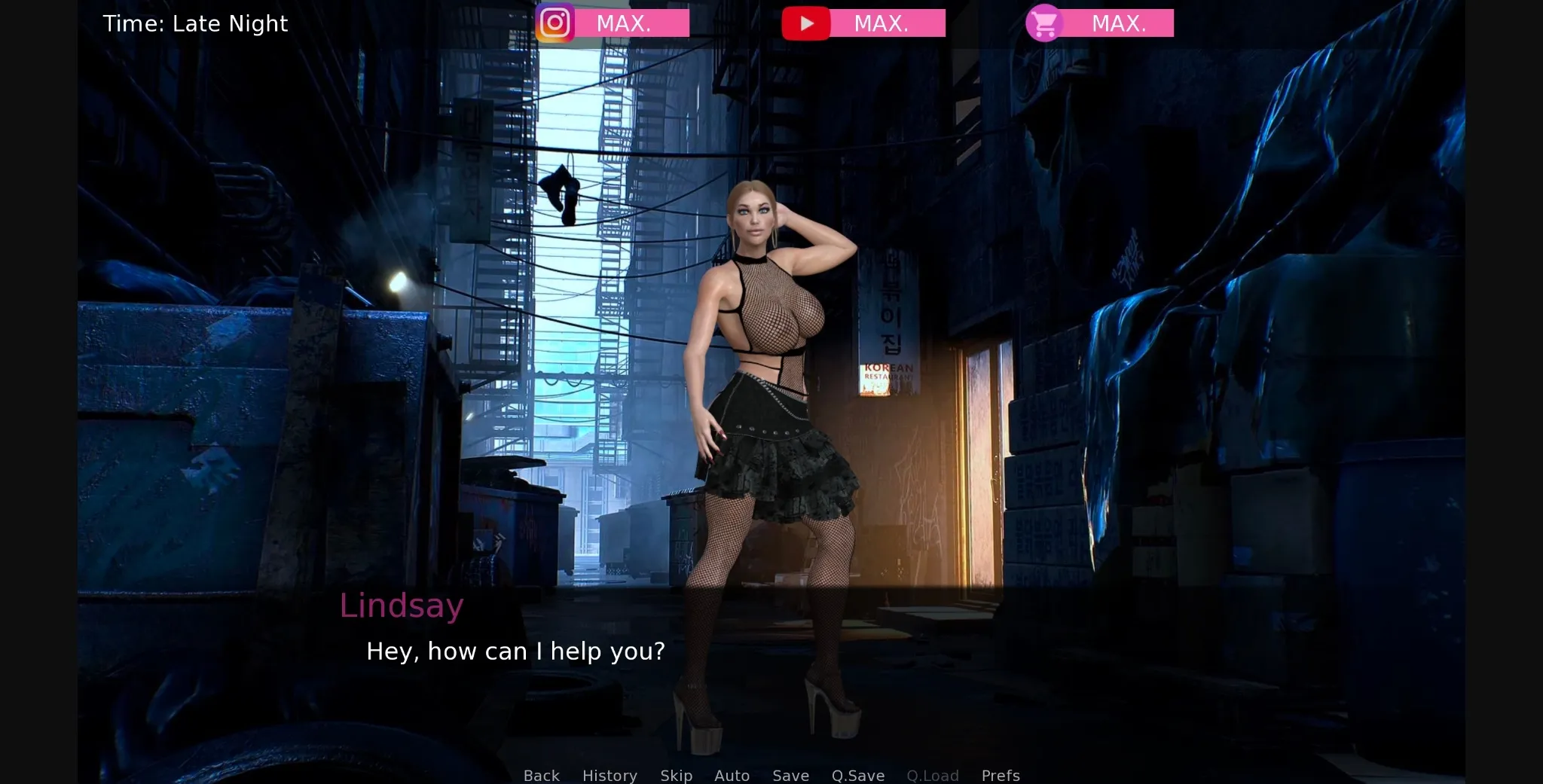Enable Q.Save quick saving
This screenshot has height=784, width=1543.
pyautogui.click(x=857, y=775)
